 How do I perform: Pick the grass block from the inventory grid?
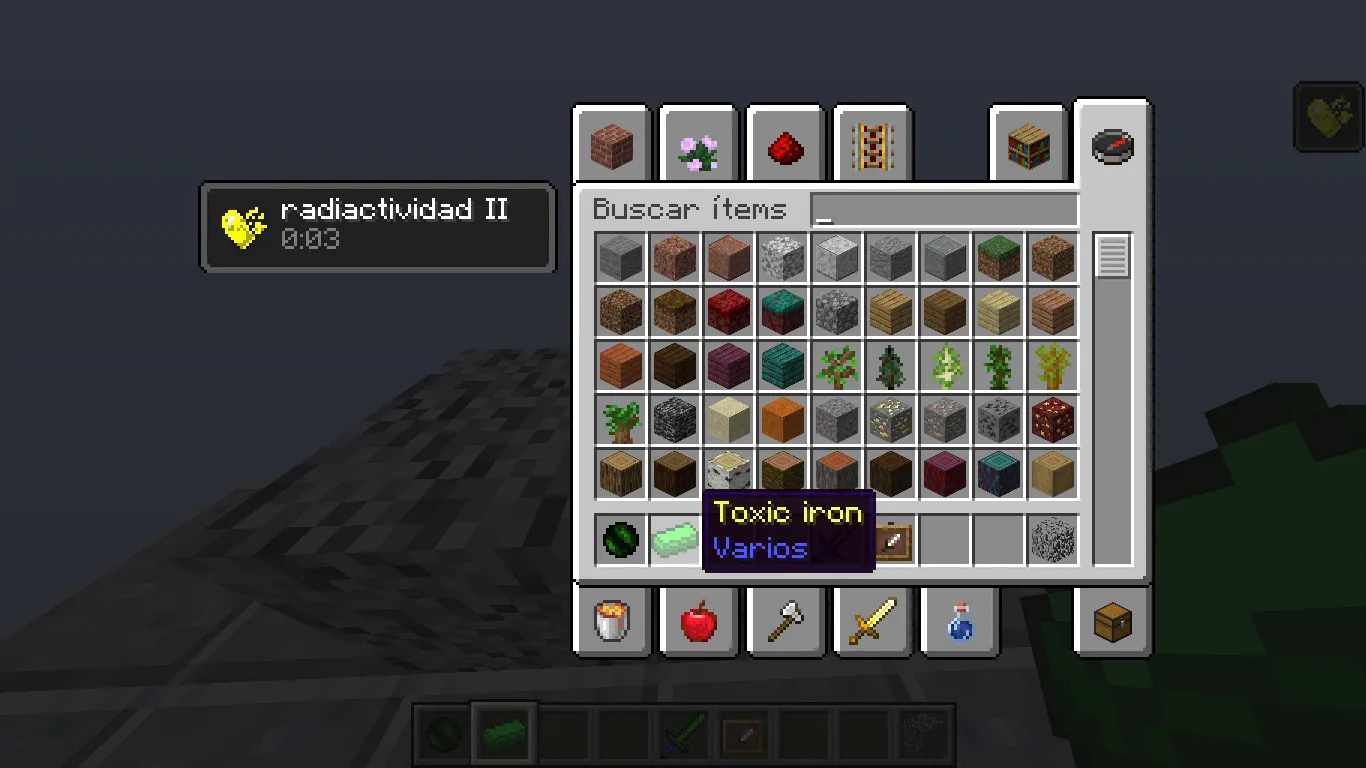click(998, 257)
